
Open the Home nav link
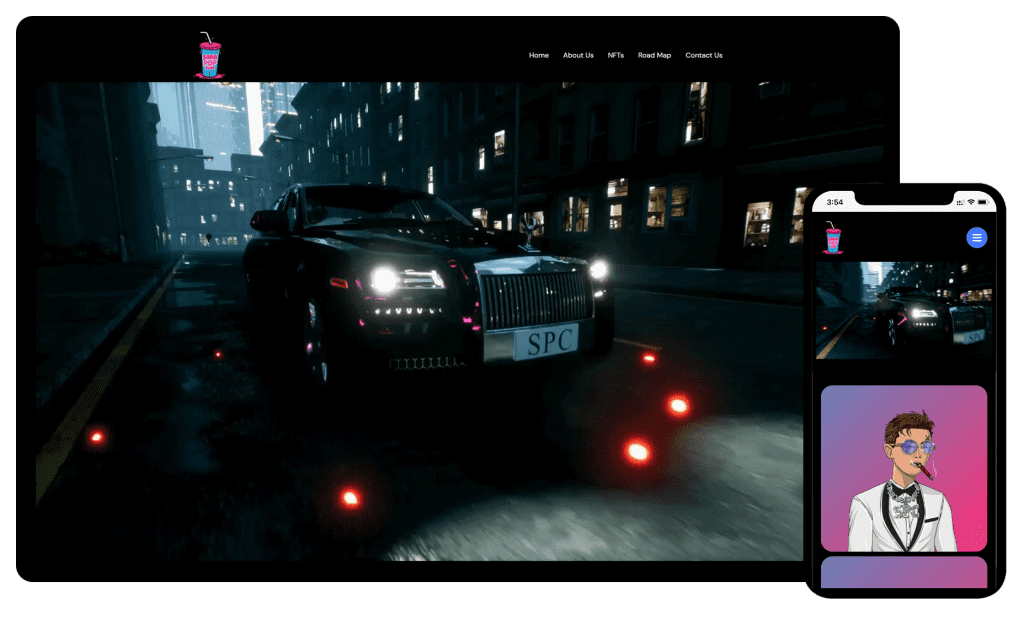point(539,55)
